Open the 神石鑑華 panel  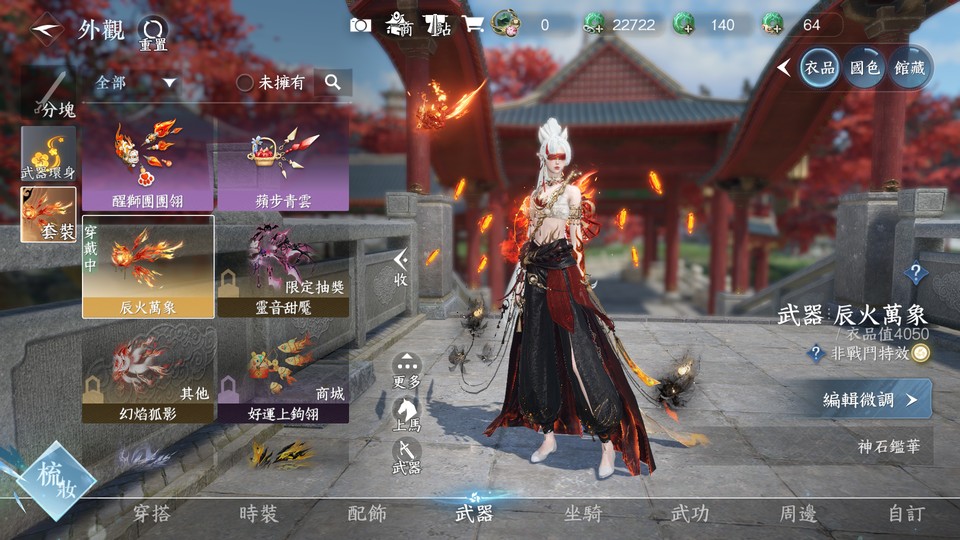pos(886,447)
